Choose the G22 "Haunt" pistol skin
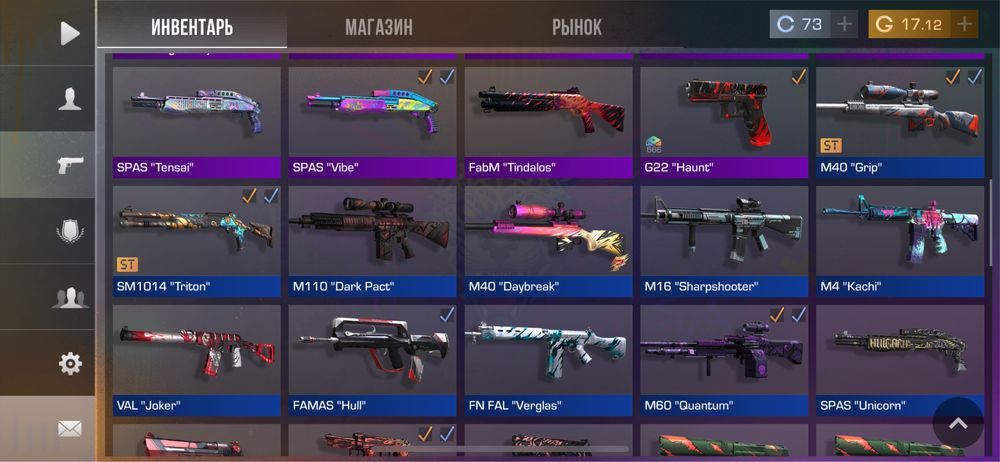The height and width of the screenshot is (462, 1000). coord(725,120)
